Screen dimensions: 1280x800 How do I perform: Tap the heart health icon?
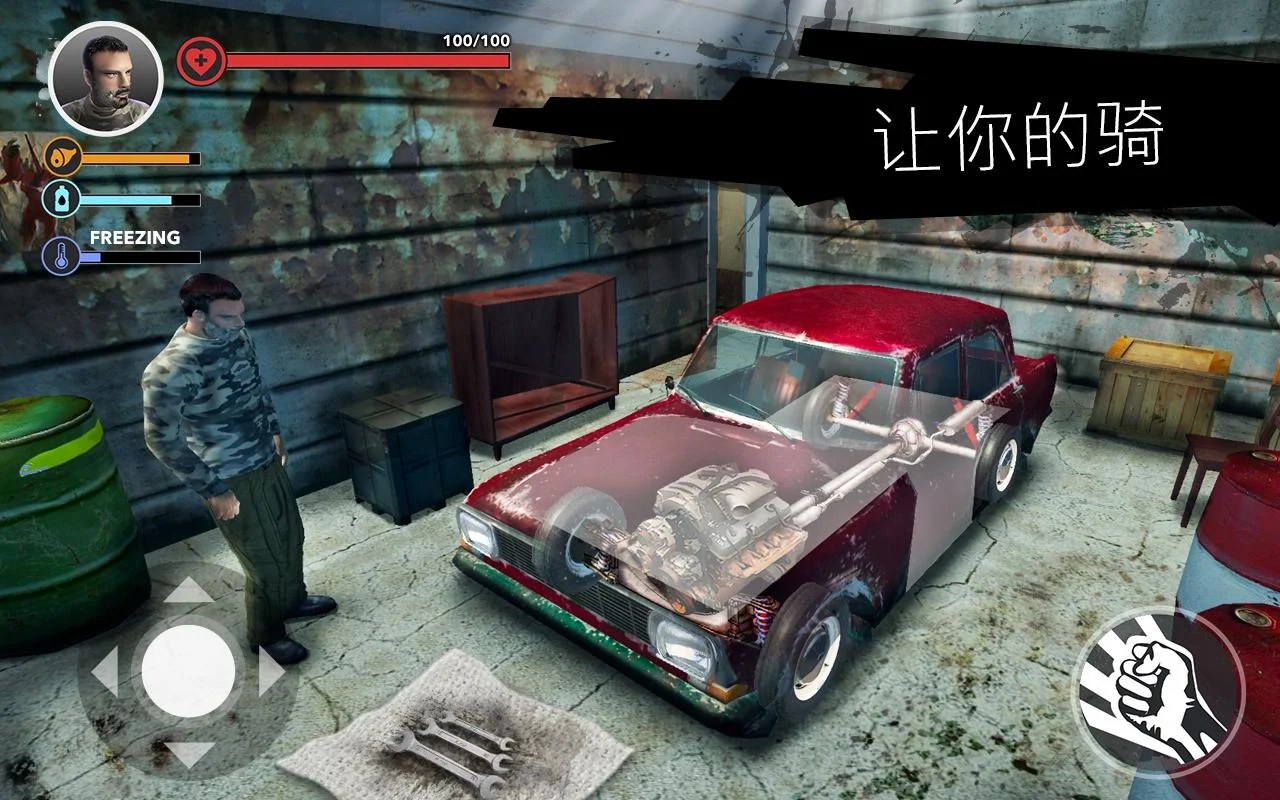click(x=200, y=59)
